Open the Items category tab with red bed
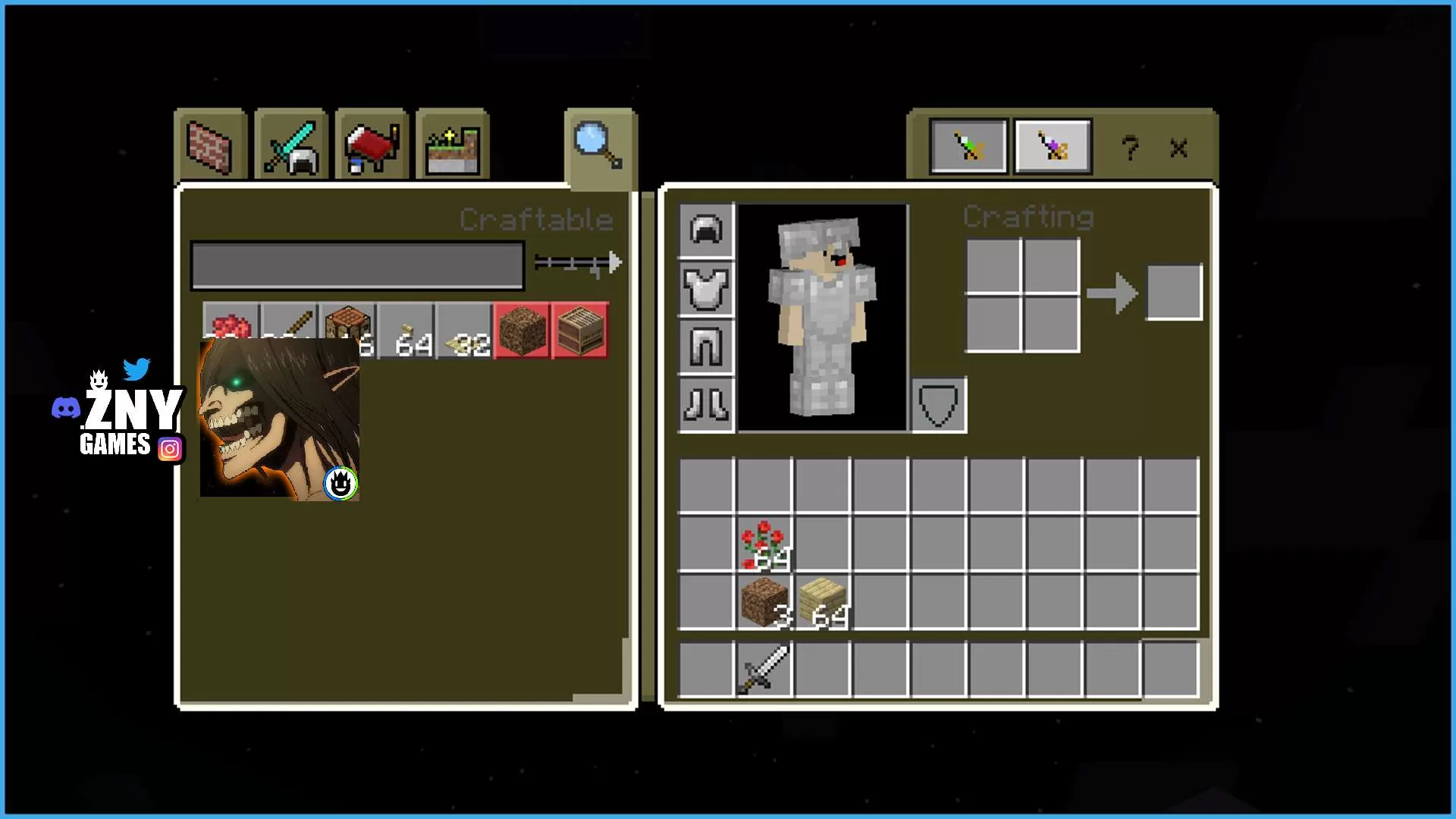1456x819 pixels. [x=371, y=146]
